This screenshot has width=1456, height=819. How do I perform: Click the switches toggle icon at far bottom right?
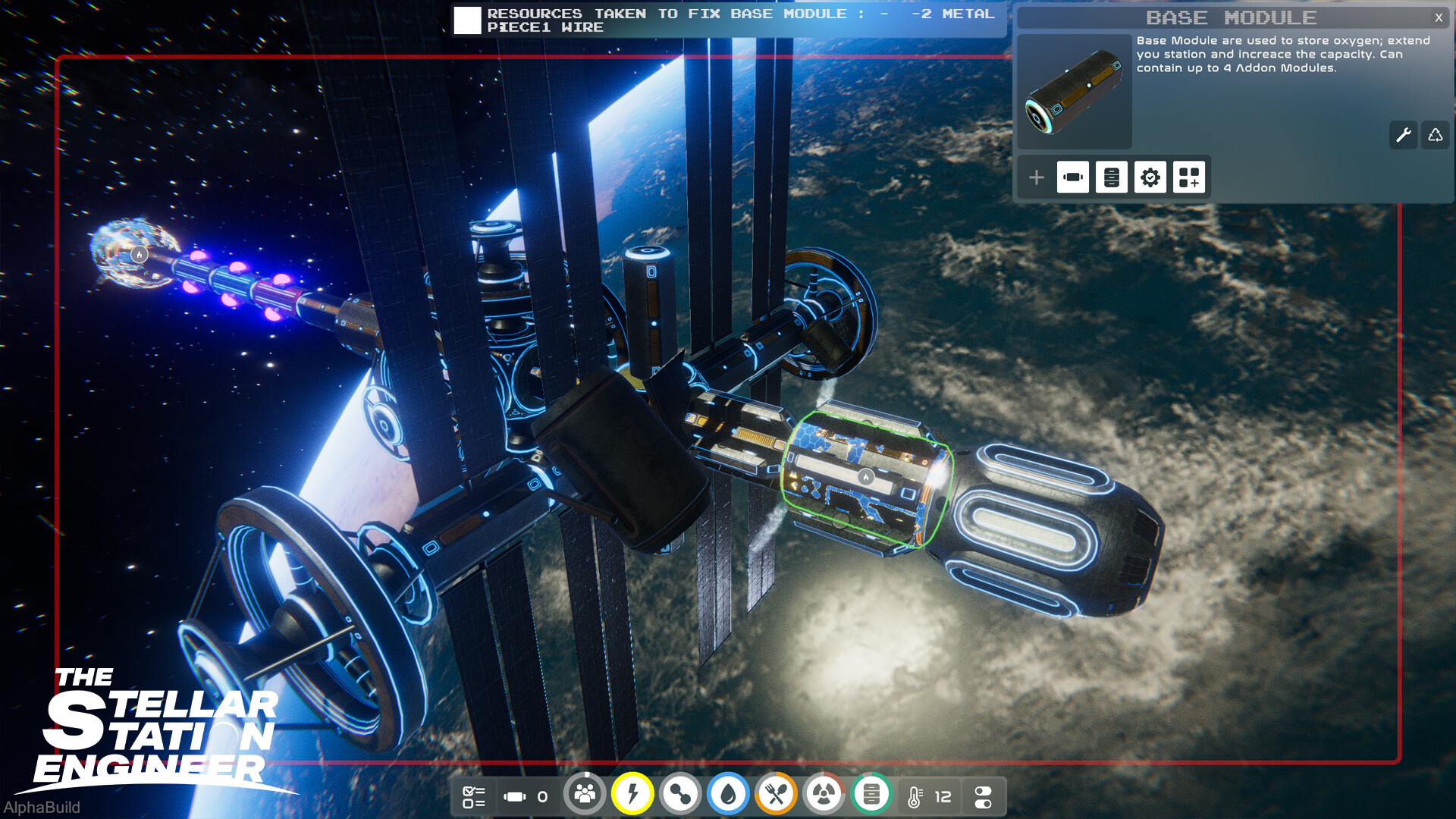click(x=983, y=795)
